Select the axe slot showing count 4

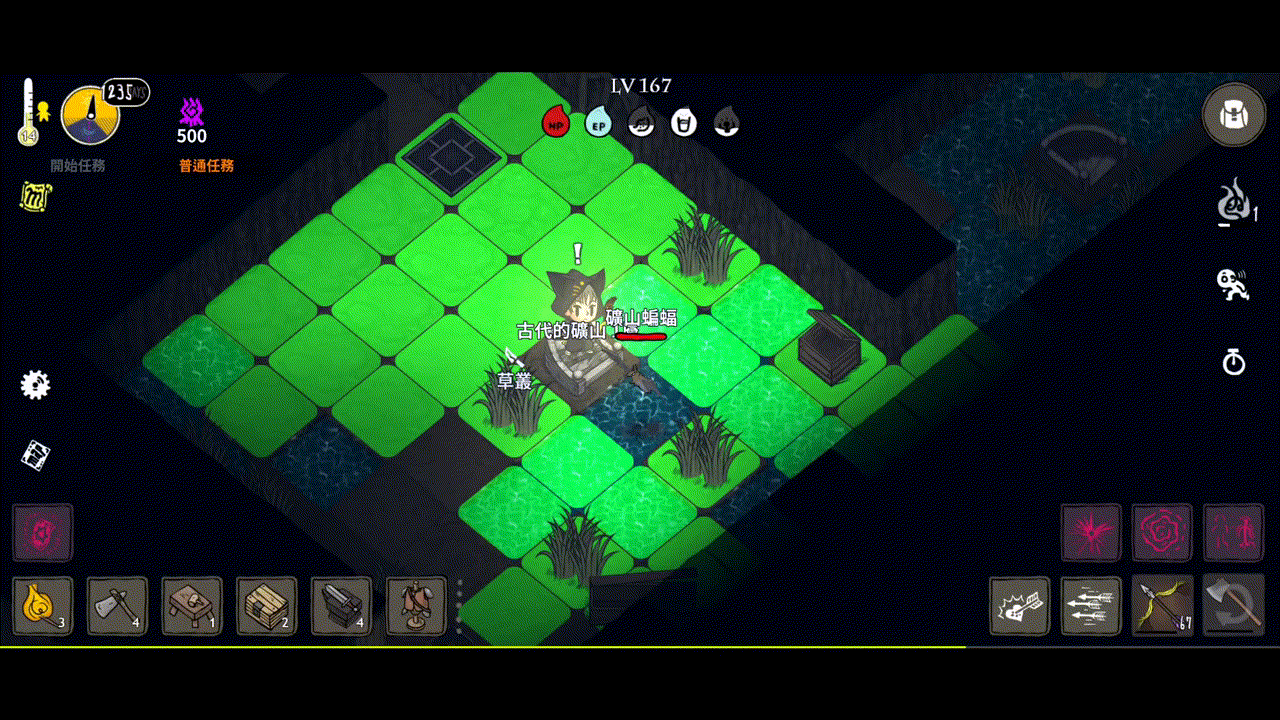(118, 606)
